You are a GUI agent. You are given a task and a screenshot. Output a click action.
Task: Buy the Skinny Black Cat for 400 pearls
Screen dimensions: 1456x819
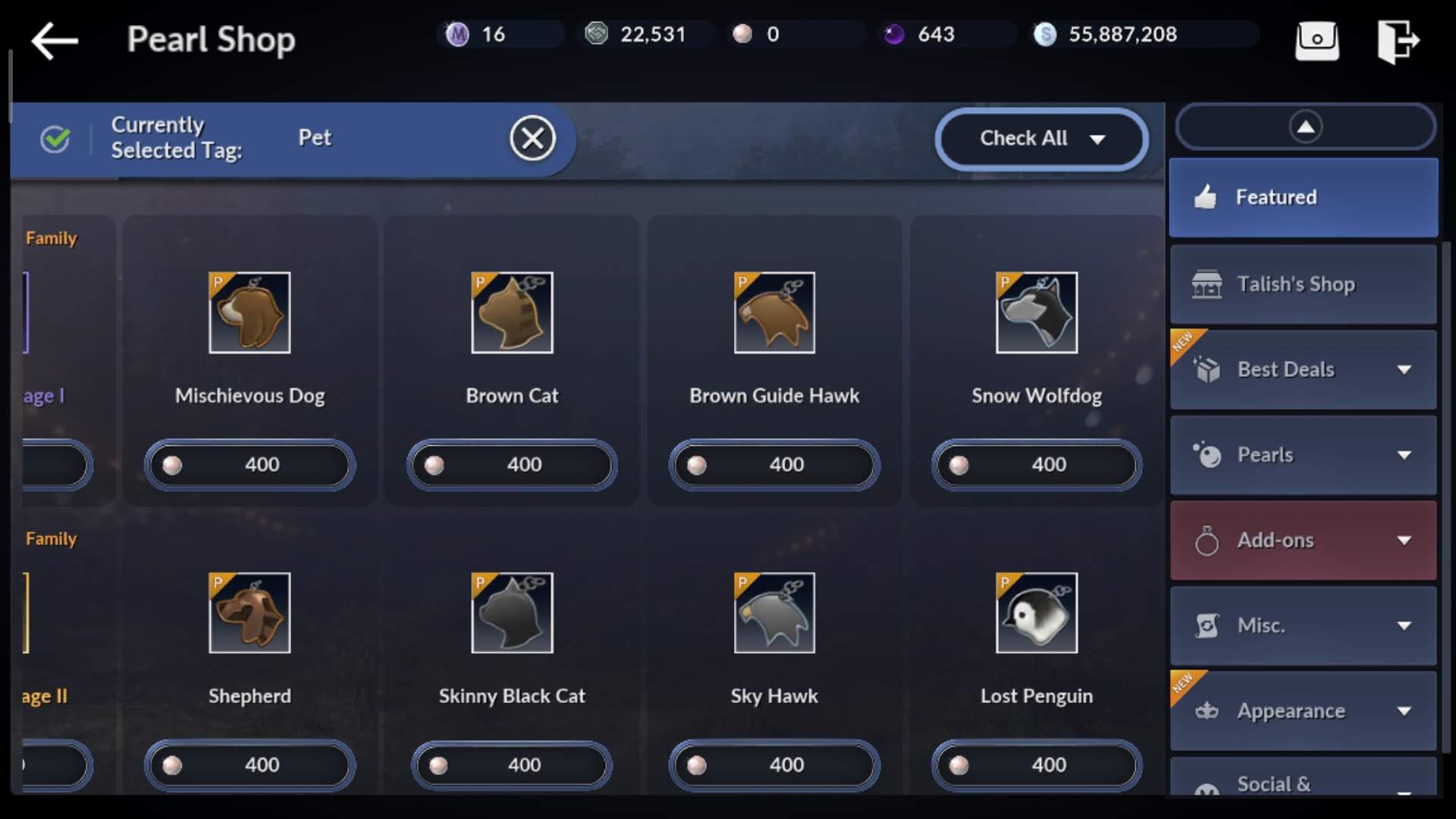(512, 764)
